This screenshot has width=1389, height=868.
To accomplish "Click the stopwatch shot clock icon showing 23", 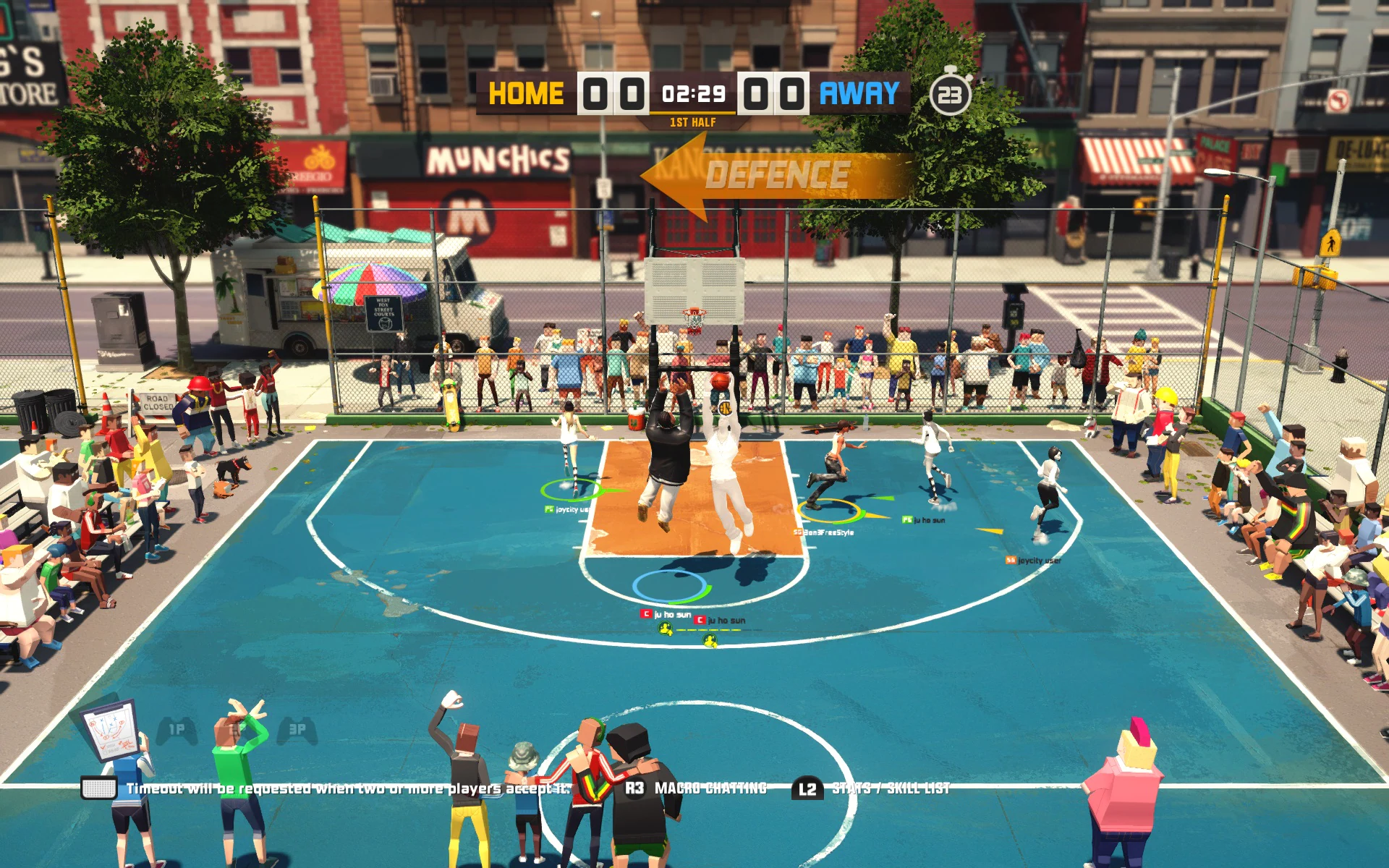I will 950,94.
